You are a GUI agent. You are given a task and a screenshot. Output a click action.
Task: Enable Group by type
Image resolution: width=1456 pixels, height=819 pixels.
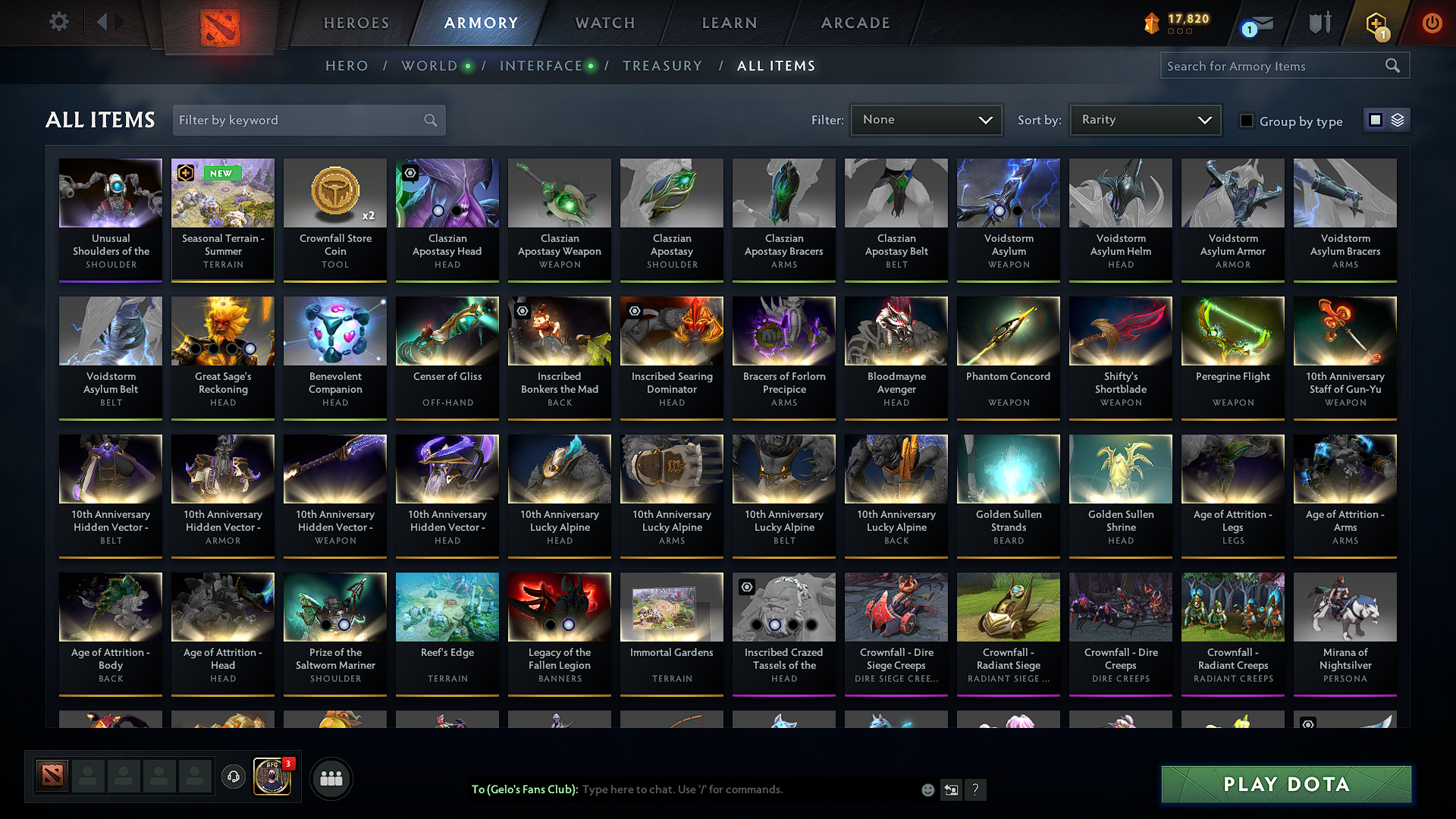tap(1247, 121)
